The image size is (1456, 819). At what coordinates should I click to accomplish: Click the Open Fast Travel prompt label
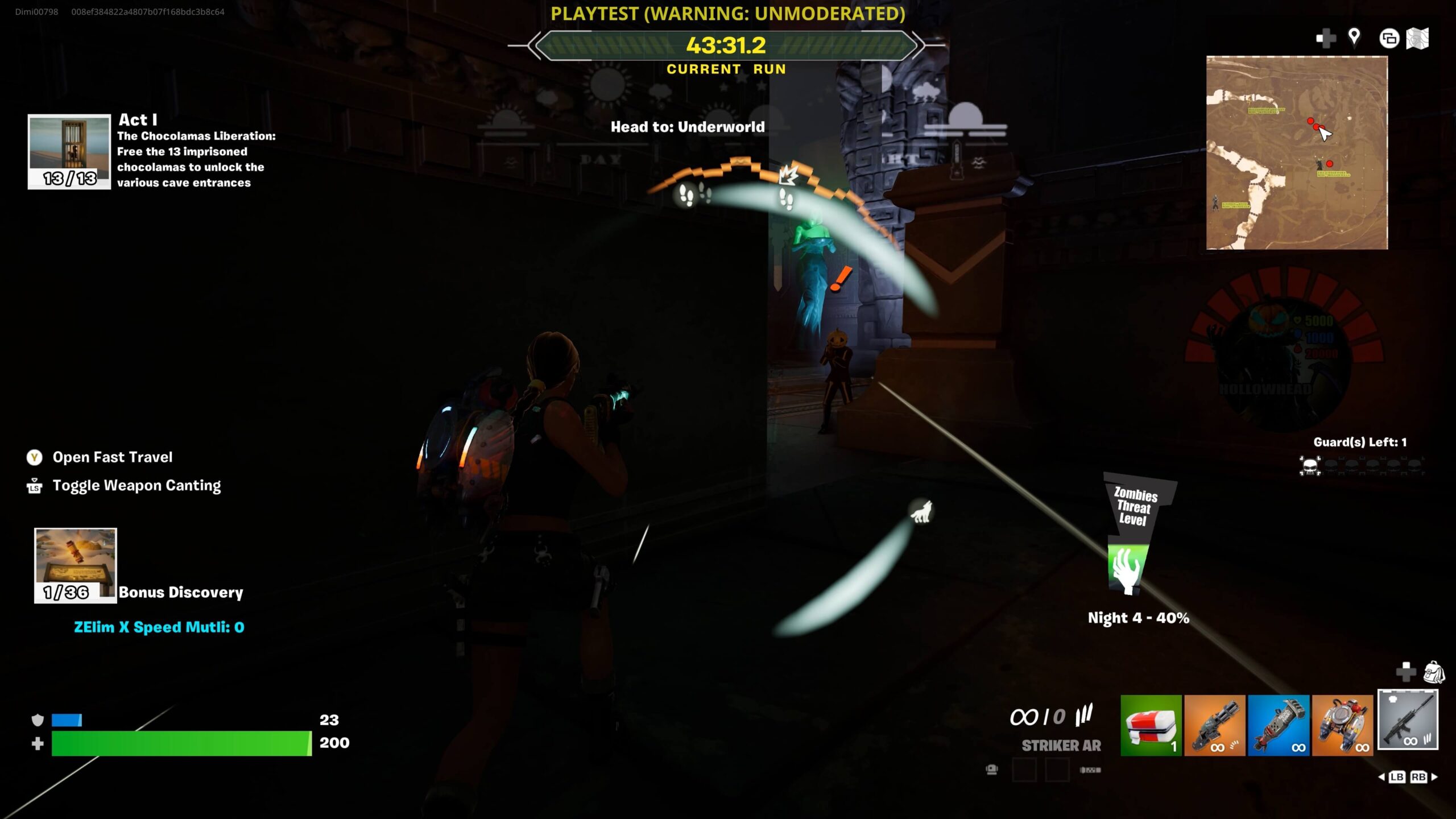click(x=113, y=457)
